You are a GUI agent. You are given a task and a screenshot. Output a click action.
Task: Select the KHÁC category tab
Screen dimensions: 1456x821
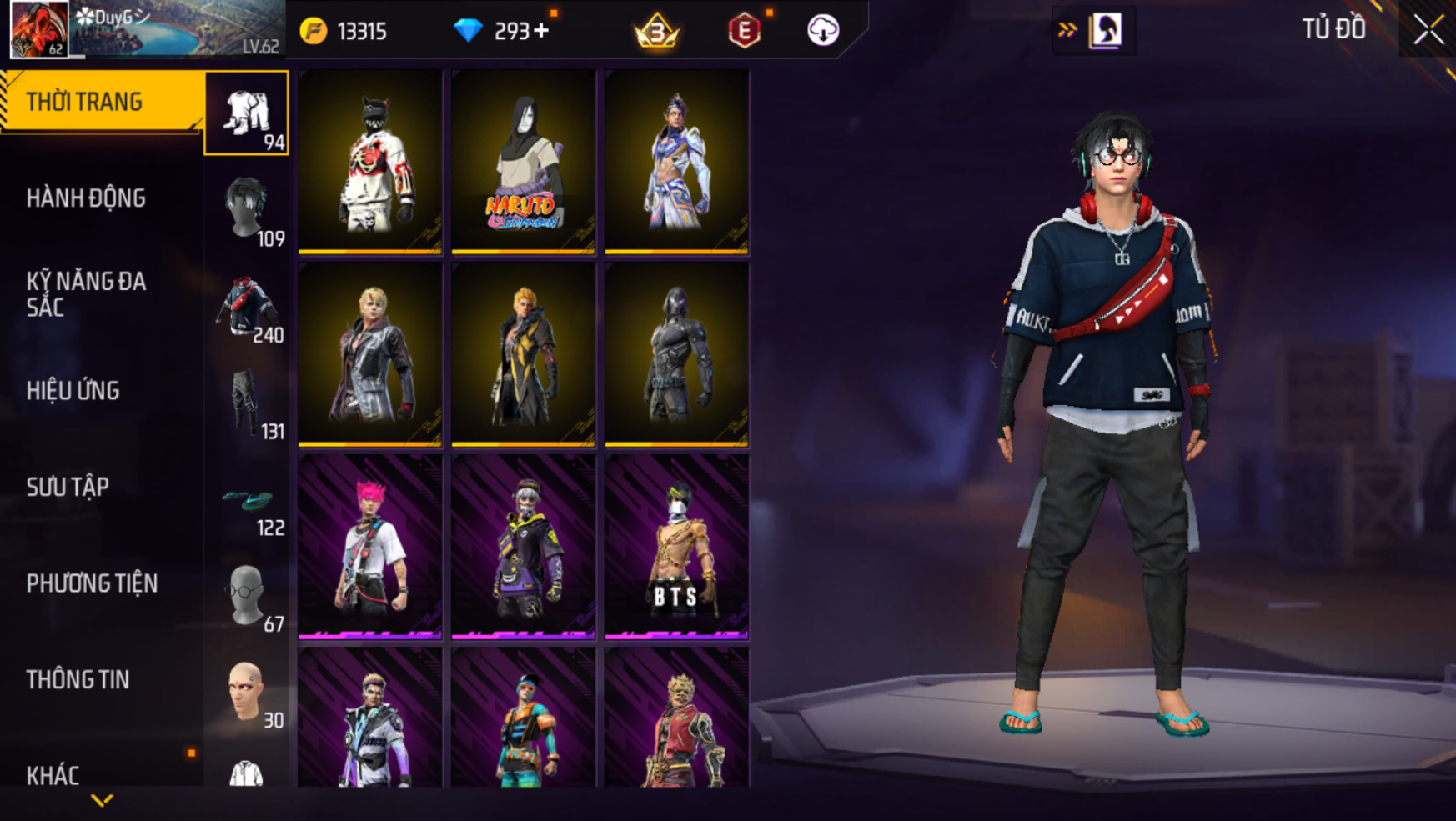click(53, 775)
